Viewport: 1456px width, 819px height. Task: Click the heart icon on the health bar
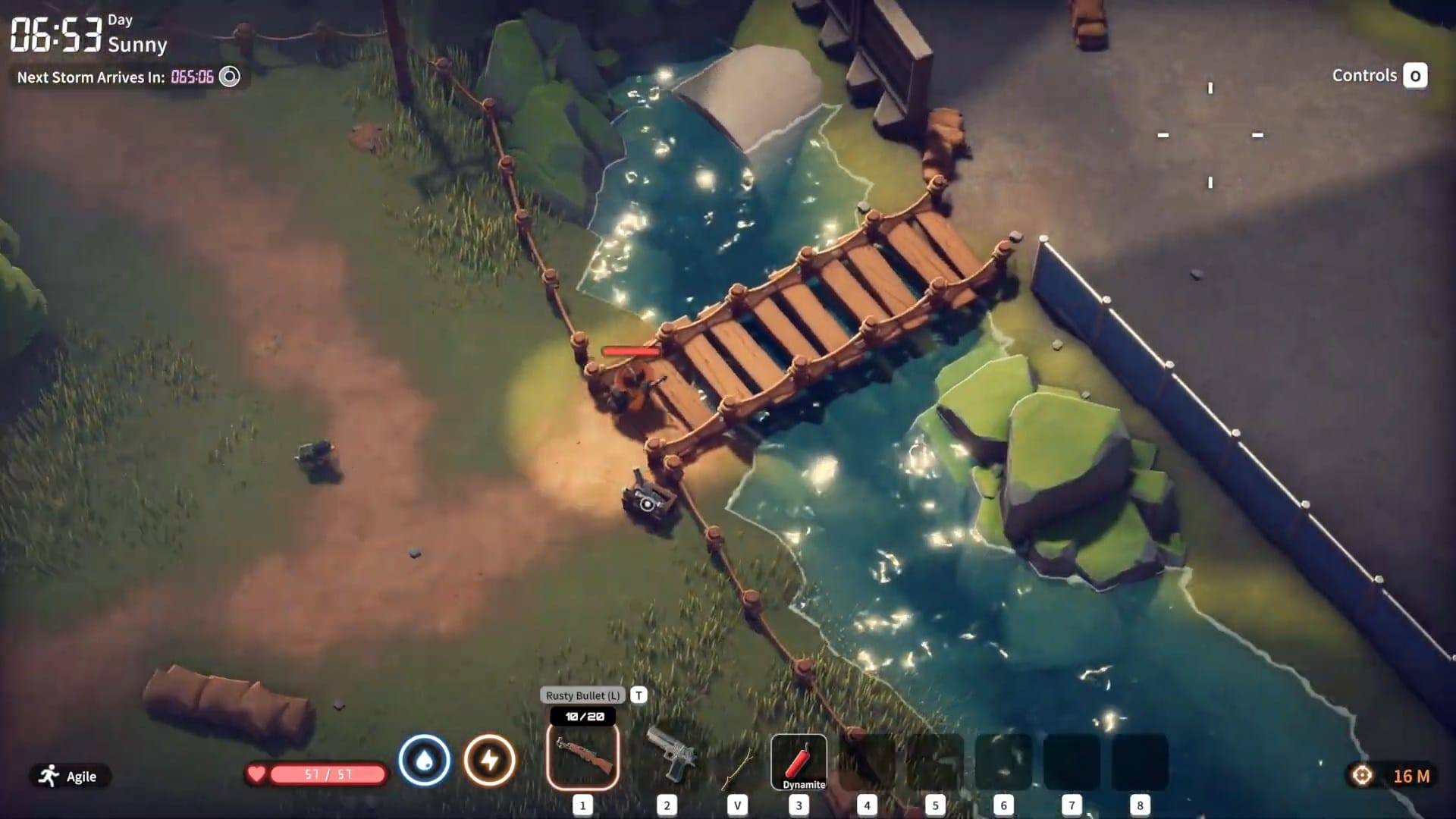click(x=256, y=774)
